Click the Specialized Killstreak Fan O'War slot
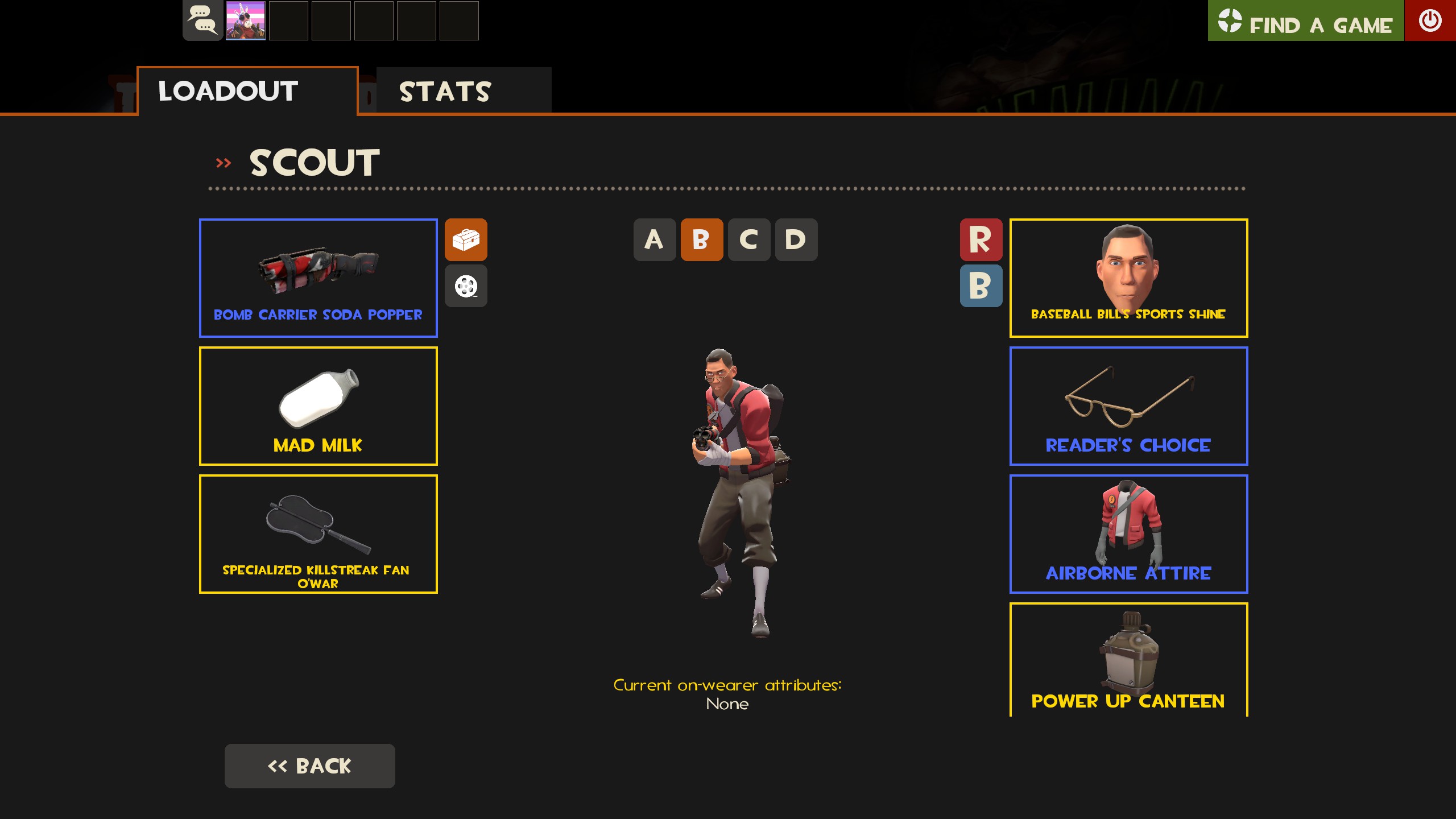Screen dimensions: 1456x819 tap(318, 533)
